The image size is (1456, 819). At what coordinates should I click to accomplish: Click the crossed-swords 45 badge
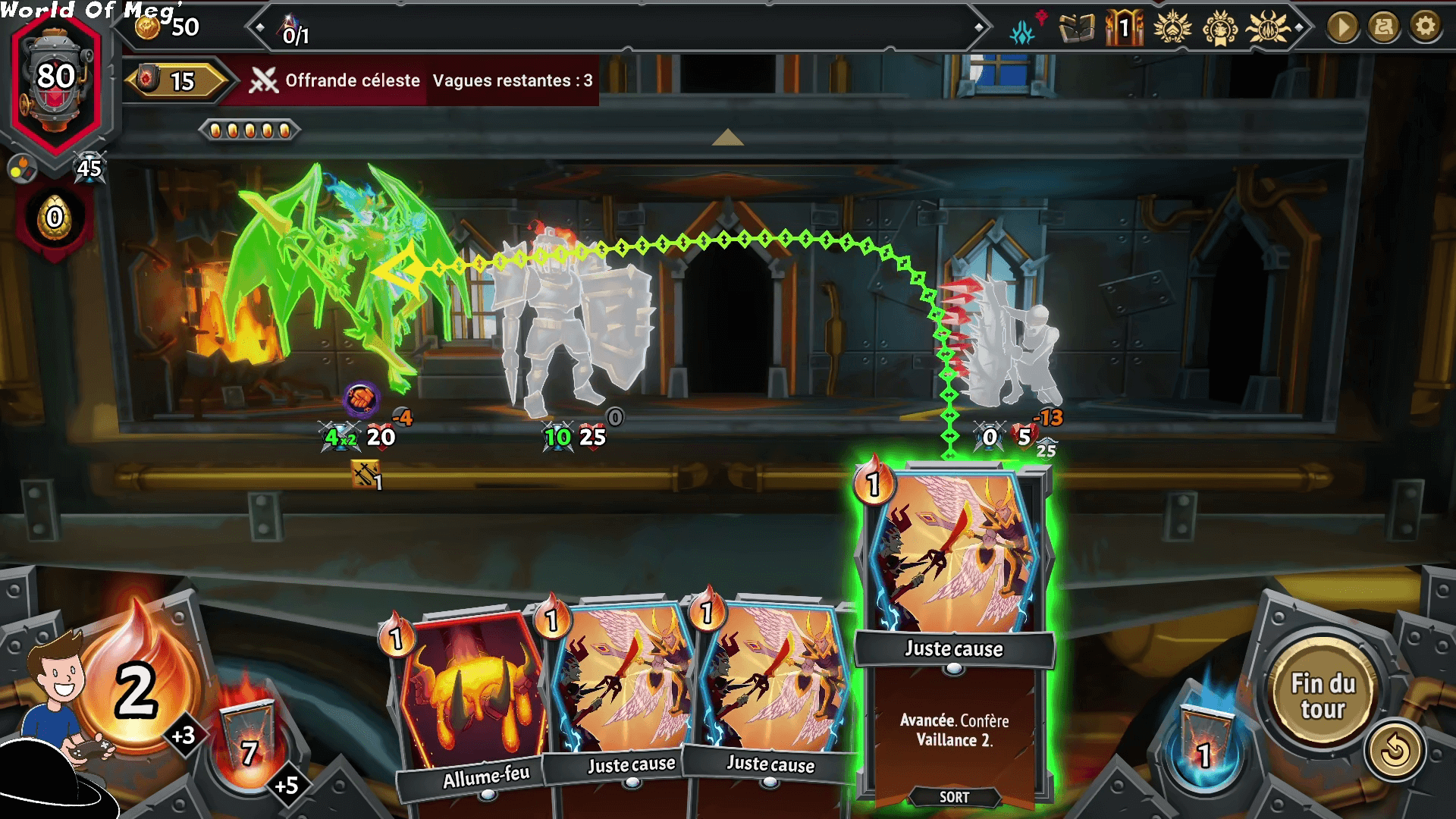89,168
